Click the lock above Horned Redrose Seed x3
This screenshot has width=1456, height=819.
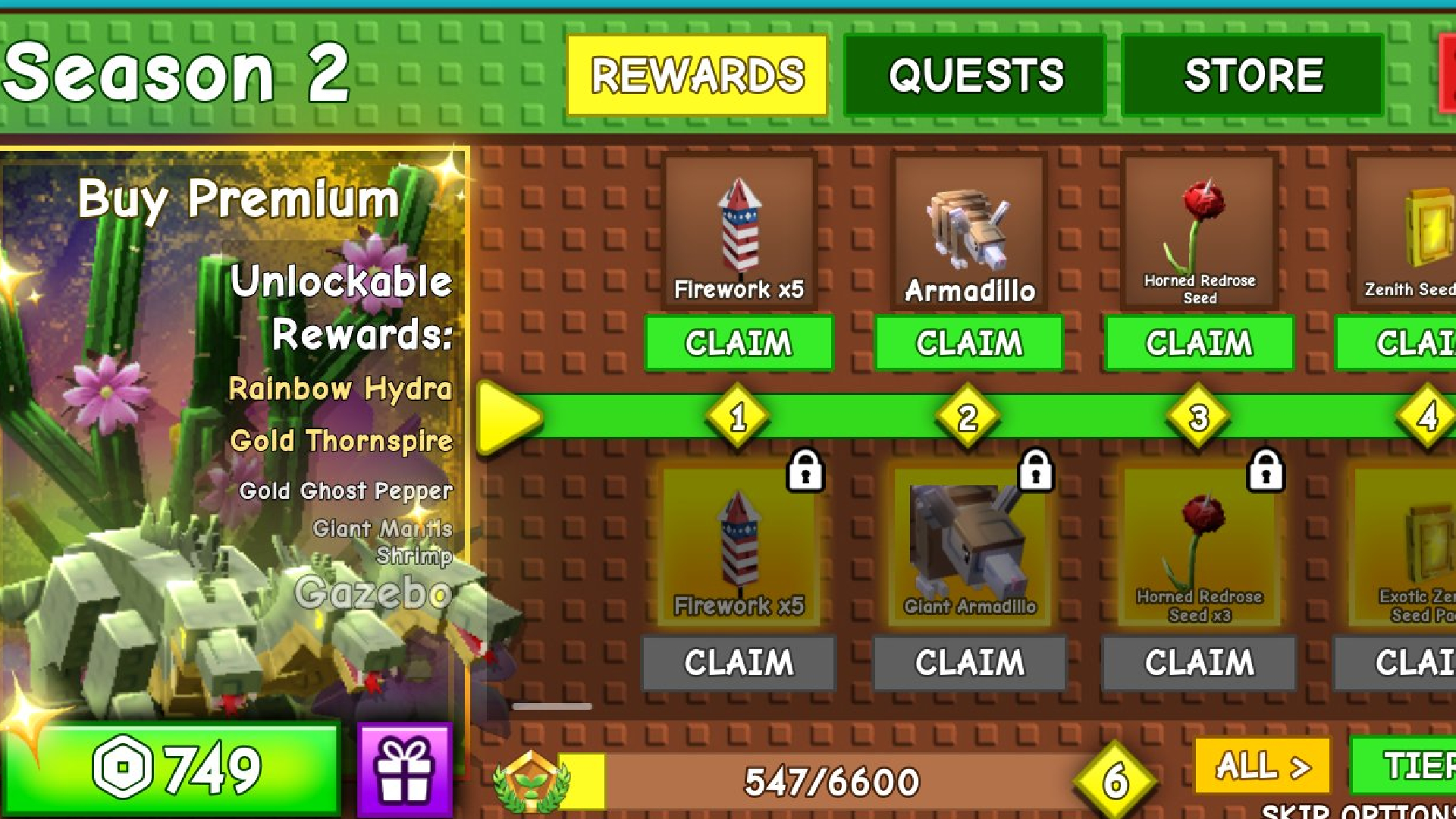click(1265, 472)
